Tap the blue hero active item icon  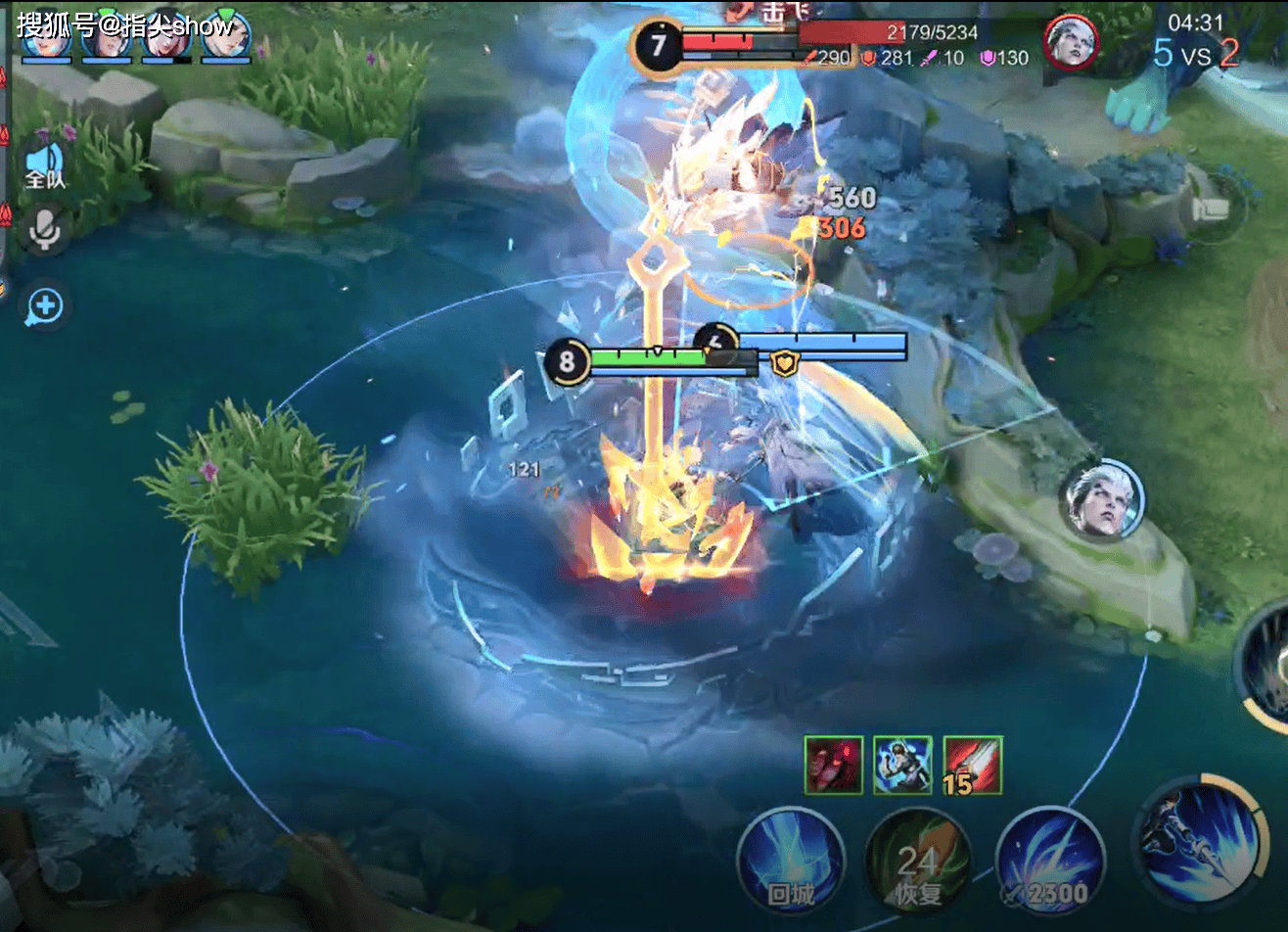click(x=902, y=765)
